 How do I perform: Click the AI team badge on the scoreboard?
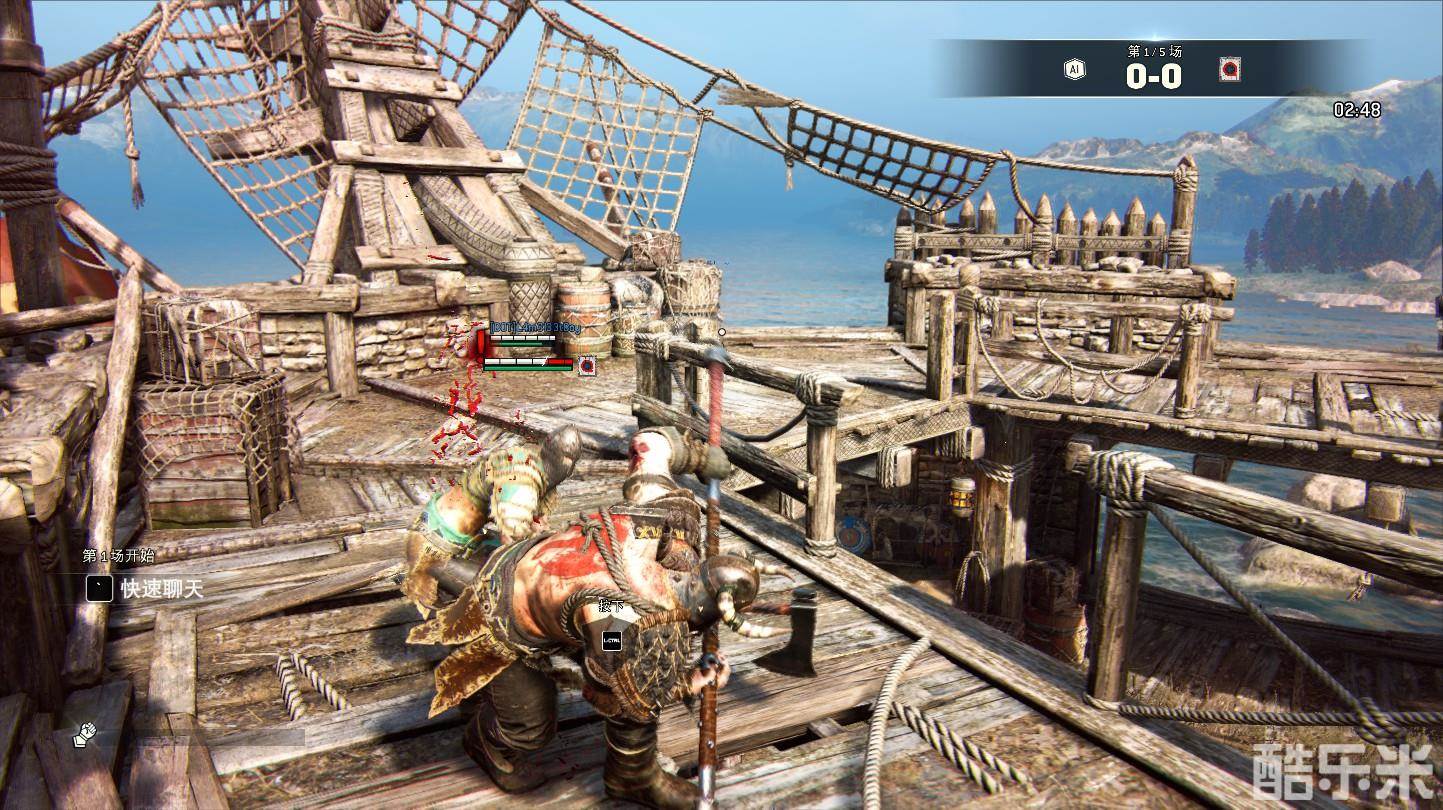point(1074,70)
